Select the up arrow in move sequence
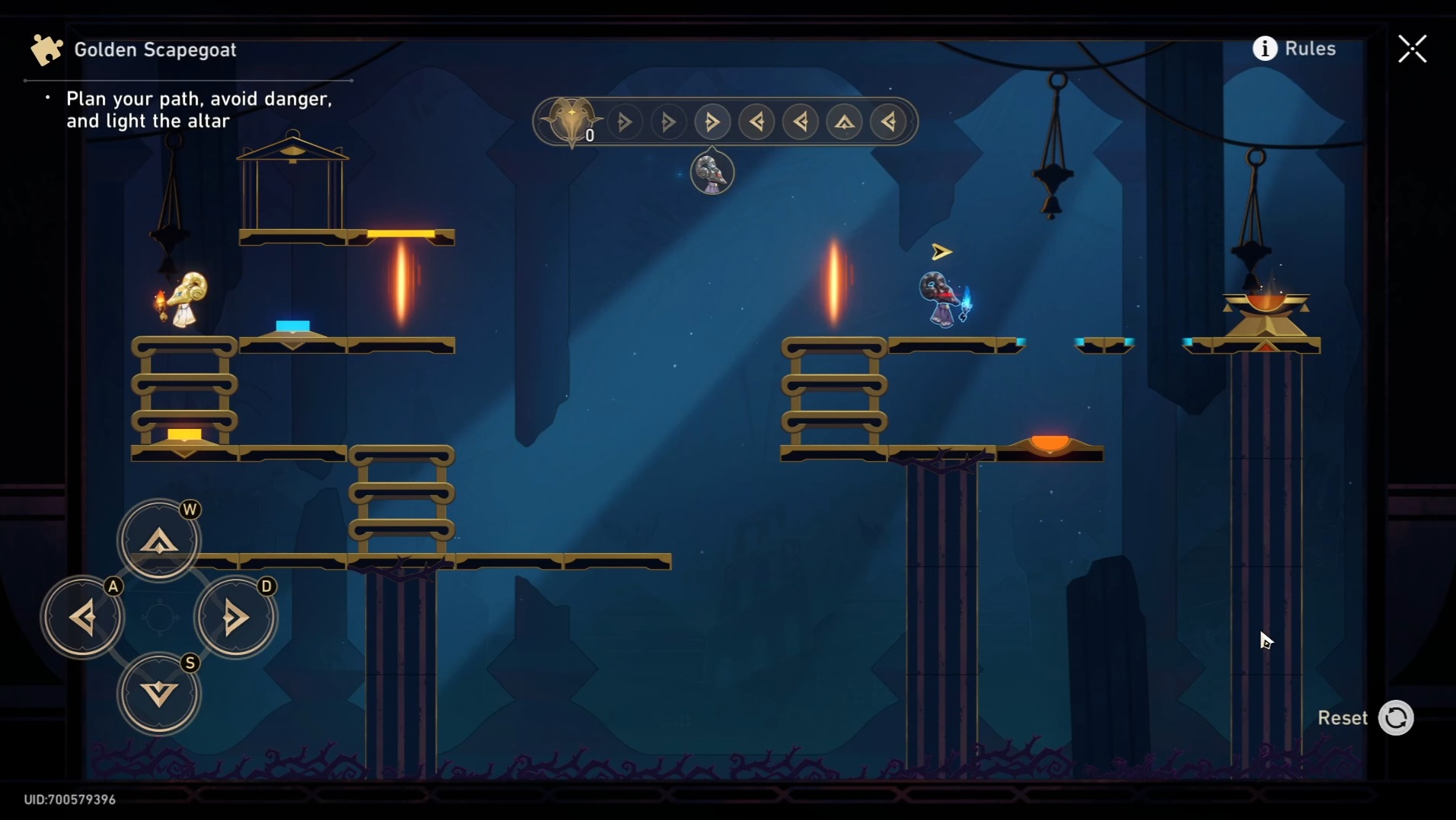 844,122
